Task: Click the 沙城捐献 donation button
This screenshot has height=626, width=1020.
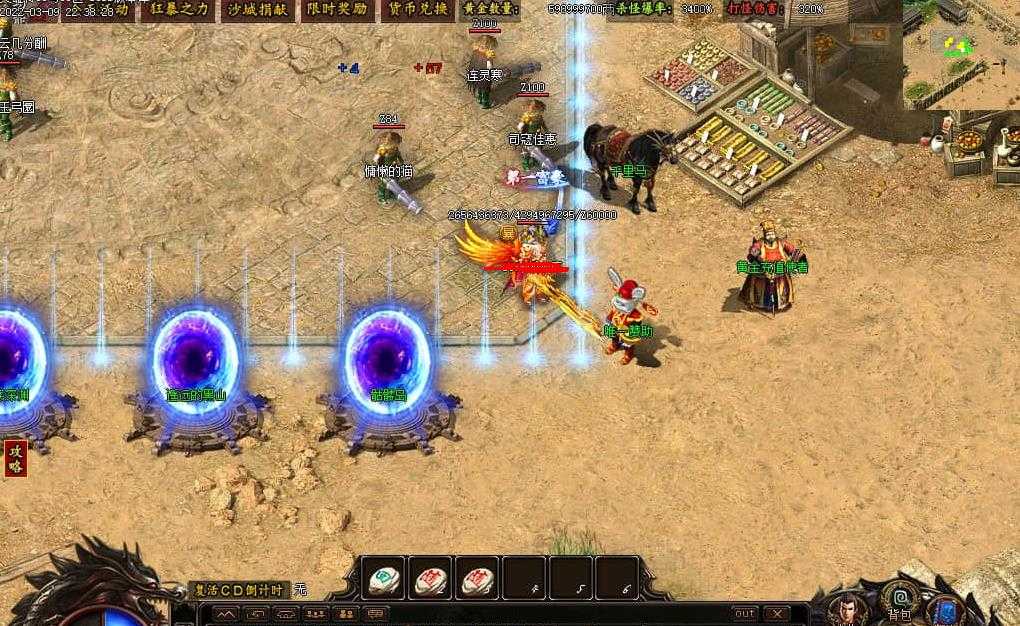Action: coord(257,10)
